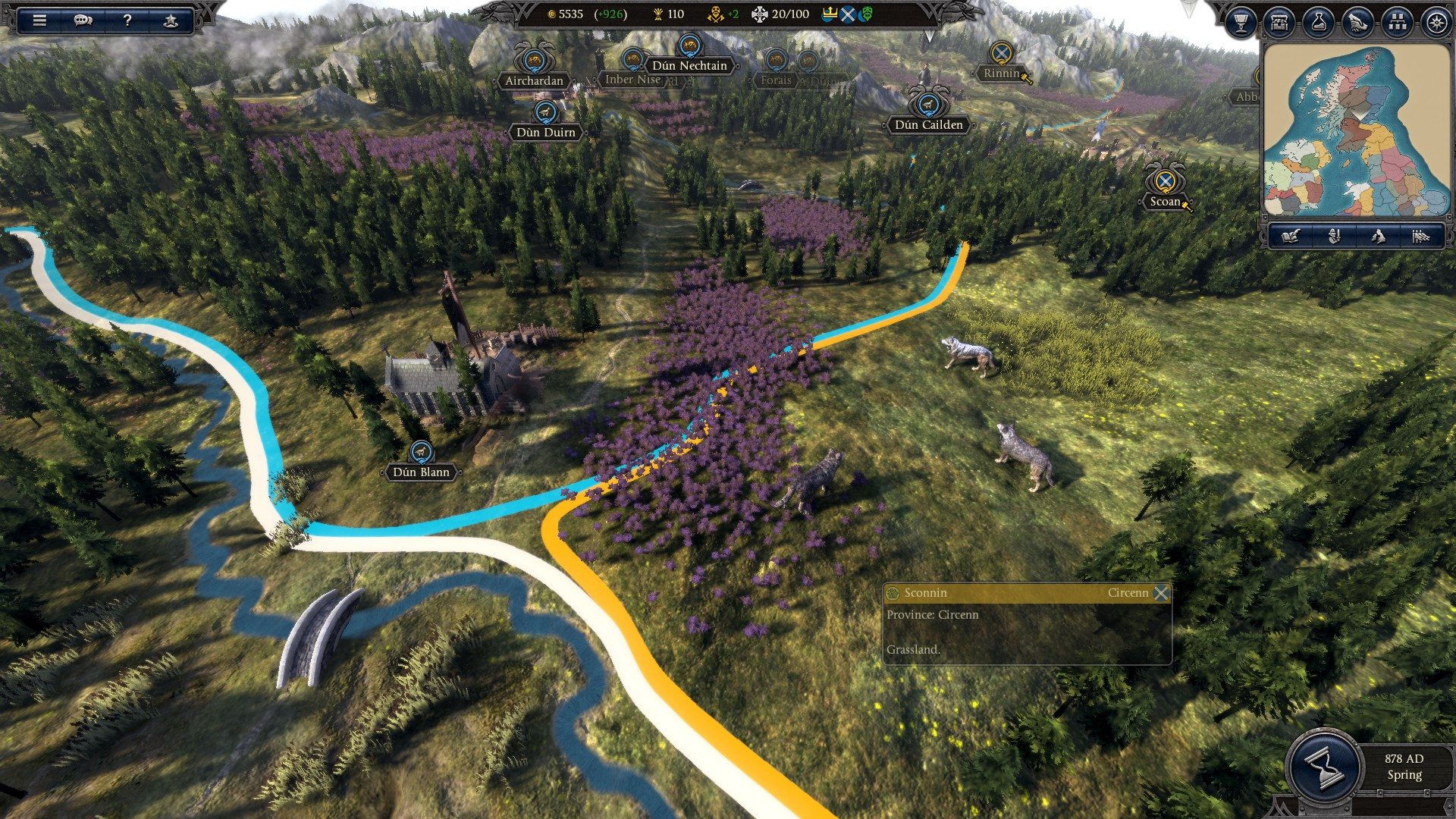Select the Dún Blann settlement label
This screenshot has height=819, width=1456.
click(421, 472)
